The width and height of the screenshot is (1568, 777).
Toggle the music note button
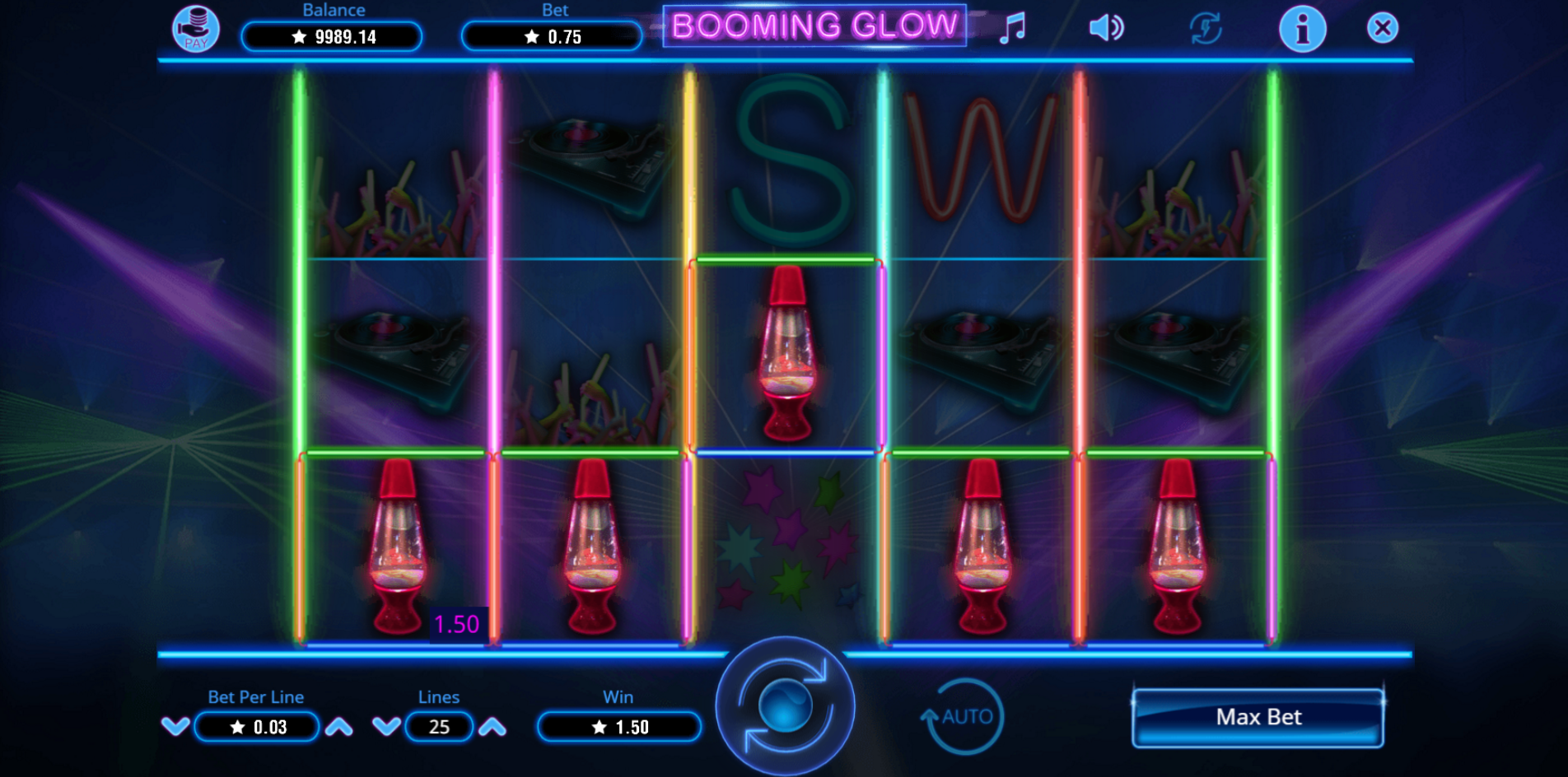pos(1012,28)
